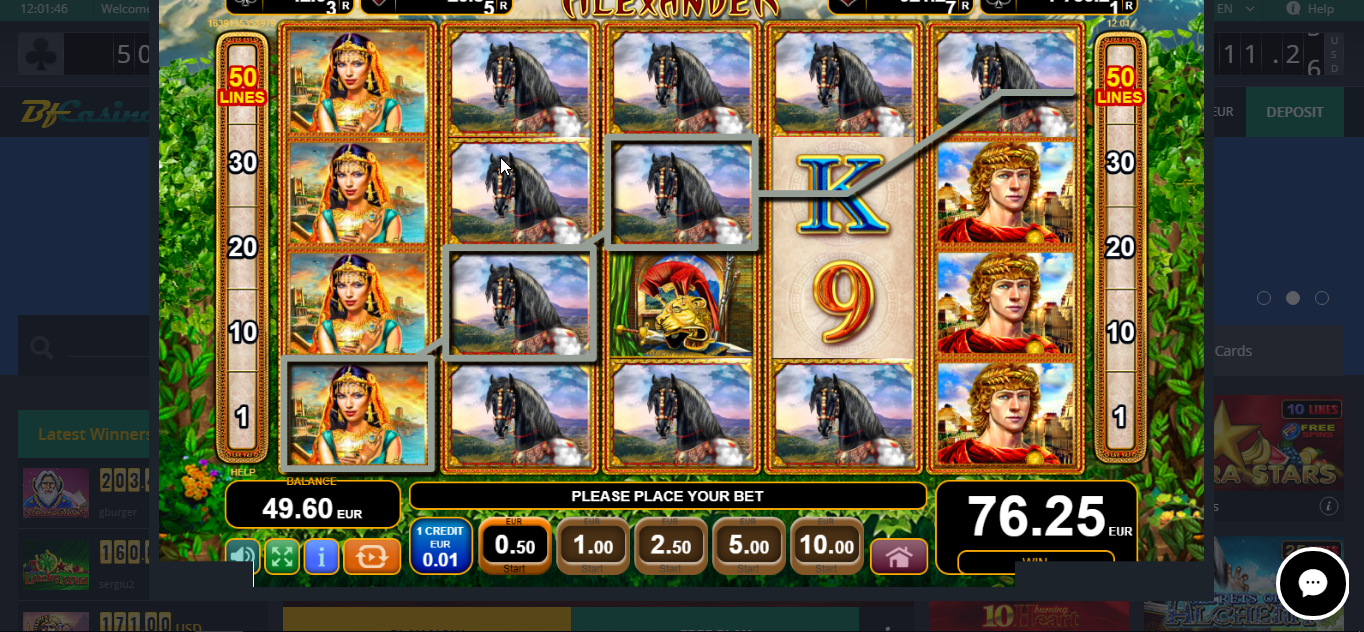Viewport: 1364px width, 632px height.
Task: Select the 2.50 EUR bet button
Action: tap(671, 546)
